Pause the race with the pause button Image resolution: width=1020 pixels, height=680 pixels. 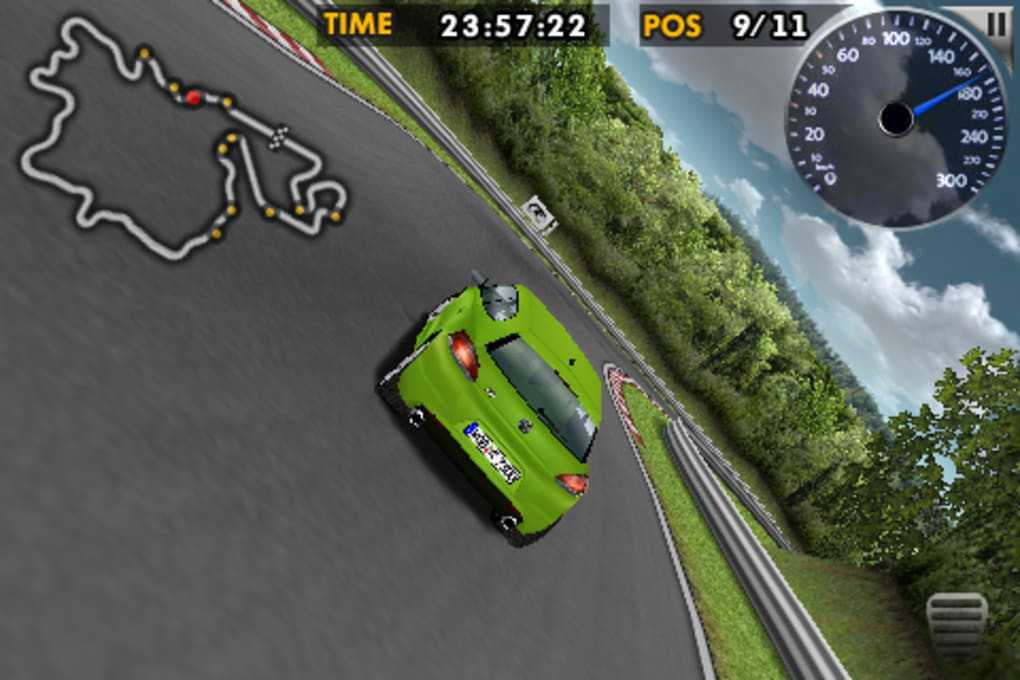[x=996, y=24]
